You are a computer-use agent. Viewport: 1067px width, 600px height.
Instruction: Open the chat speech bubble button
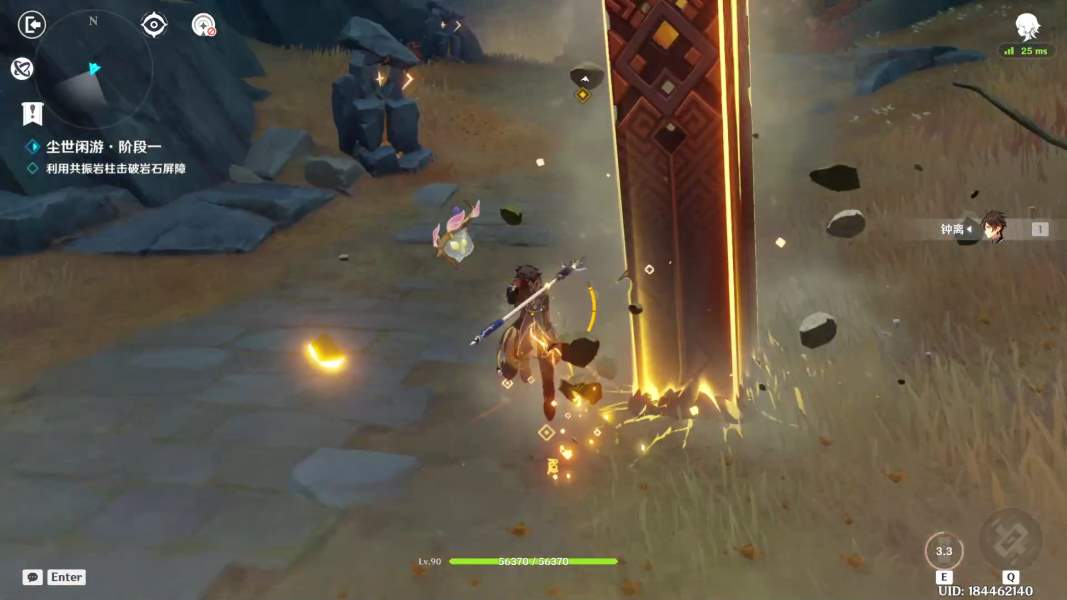coord(32,577)
